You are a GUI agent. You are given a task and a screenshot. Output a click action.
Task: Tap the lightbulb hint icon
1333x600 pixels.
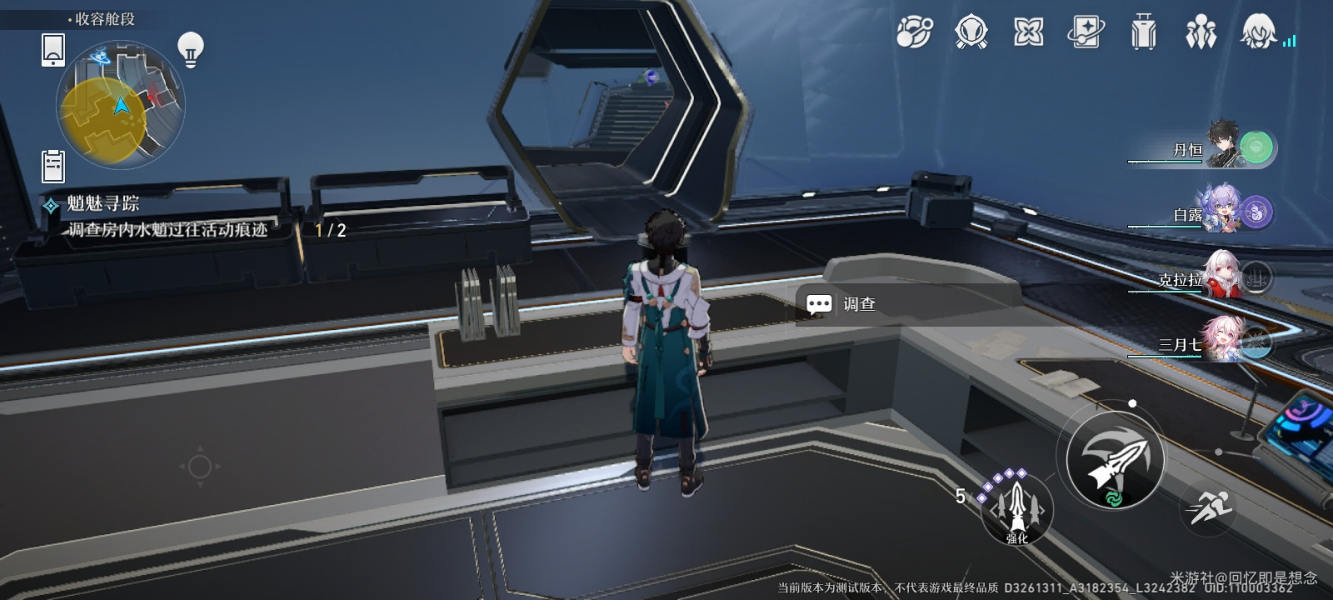pyautogui.click(x=190, y=48)
